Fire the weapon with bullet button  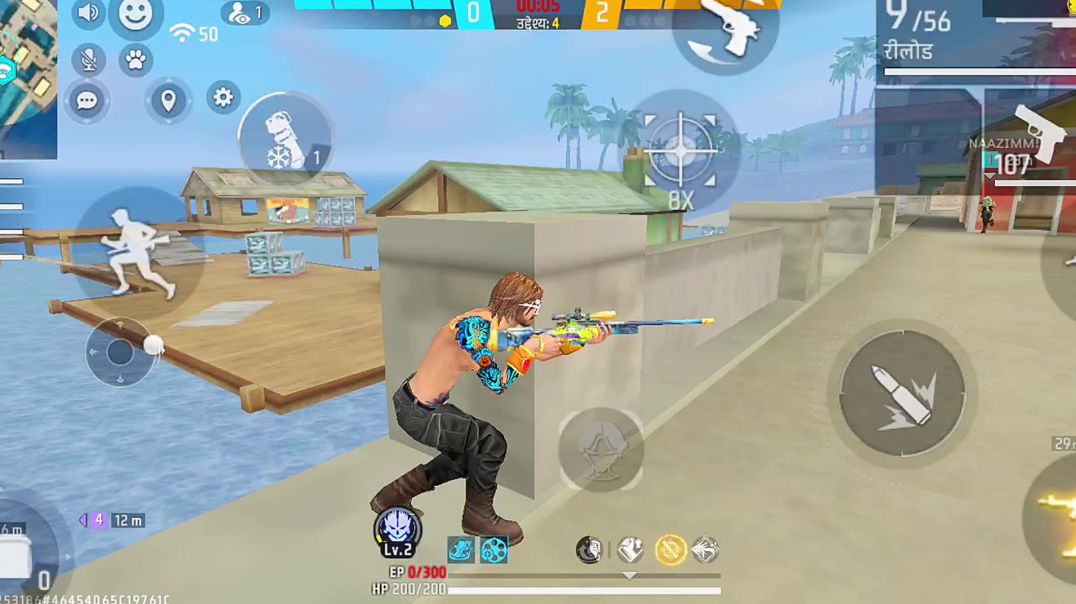point(902,392)
